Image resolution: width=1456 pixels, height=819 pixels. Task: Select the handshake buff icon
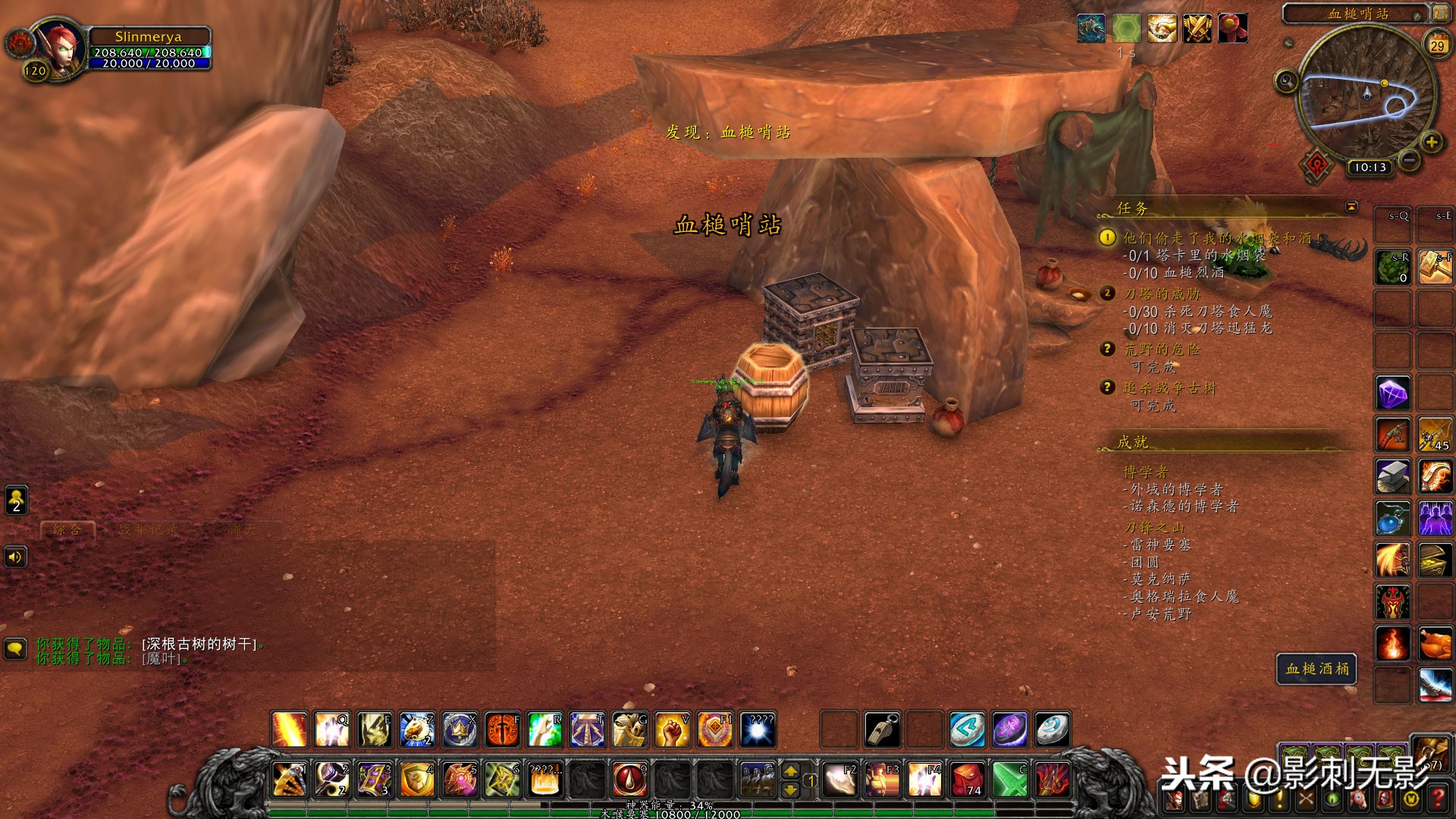[1161, 29]
